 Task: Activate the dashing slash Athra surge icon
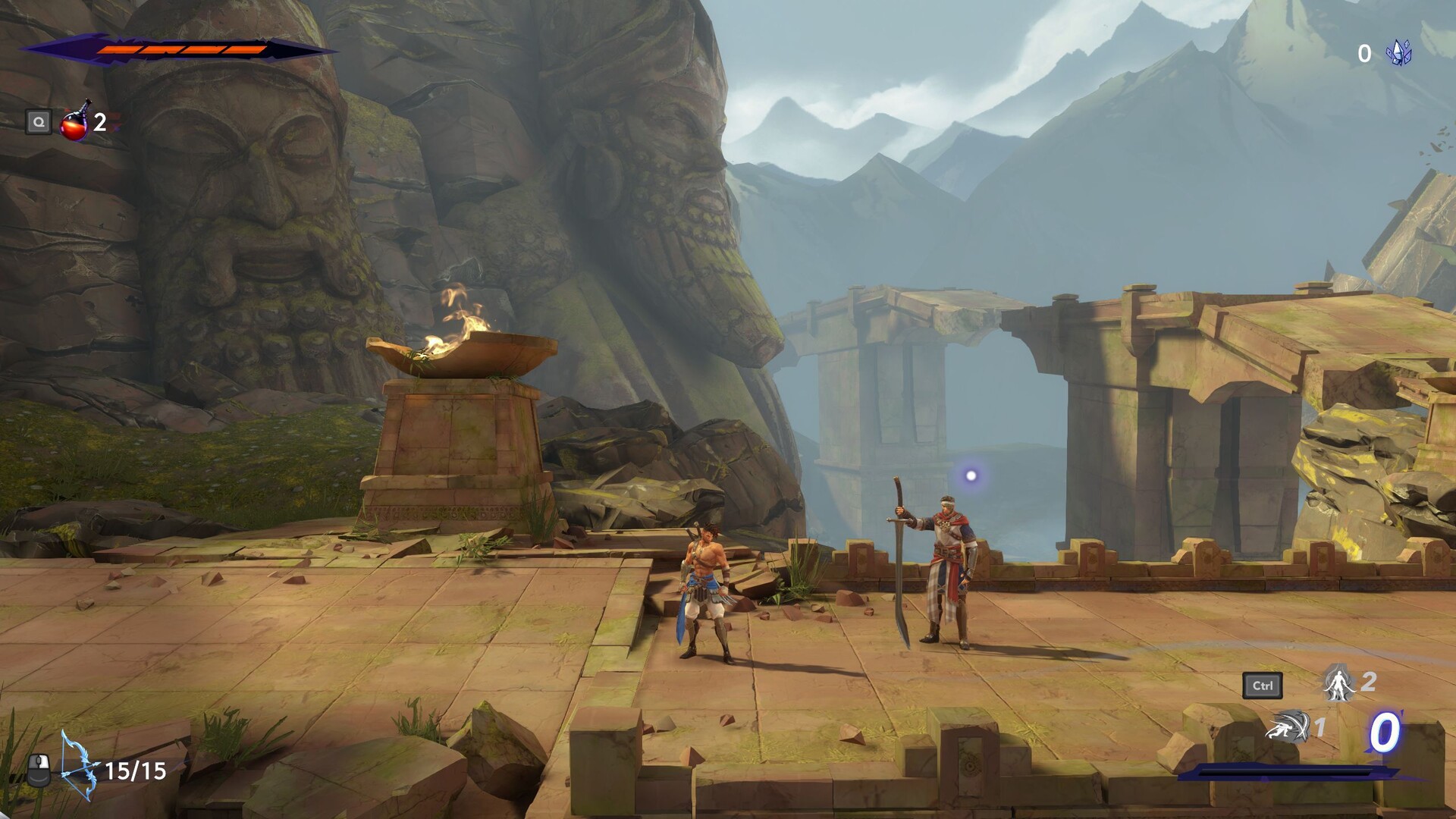(1288, 728)
